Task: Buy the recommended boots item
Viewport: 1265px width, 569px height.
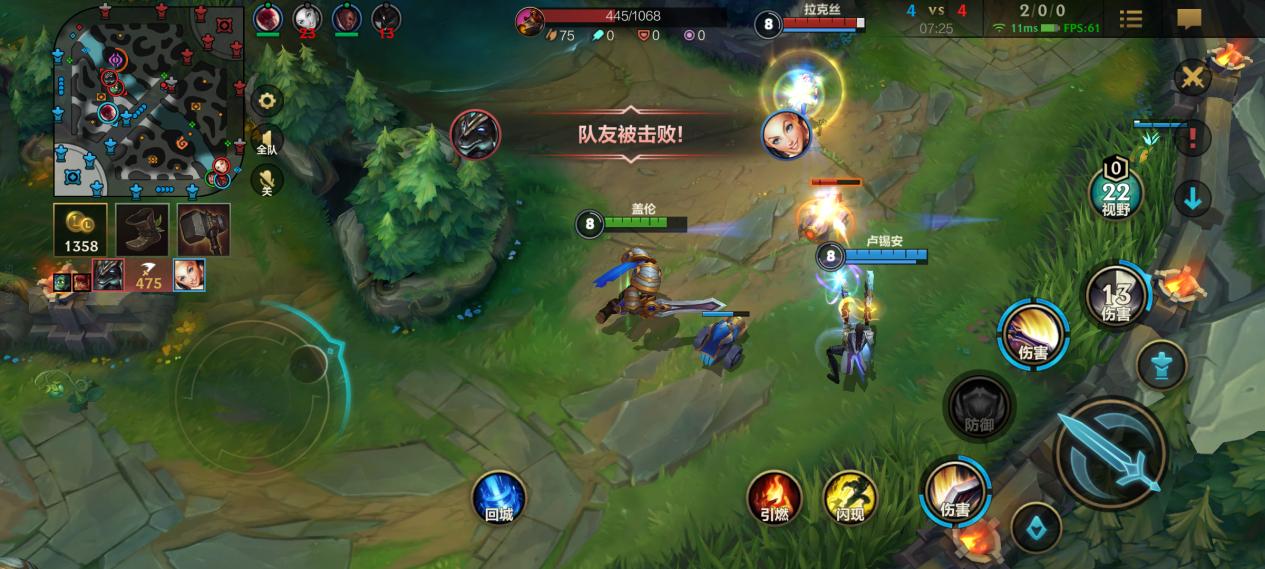Action: point(142,230)
